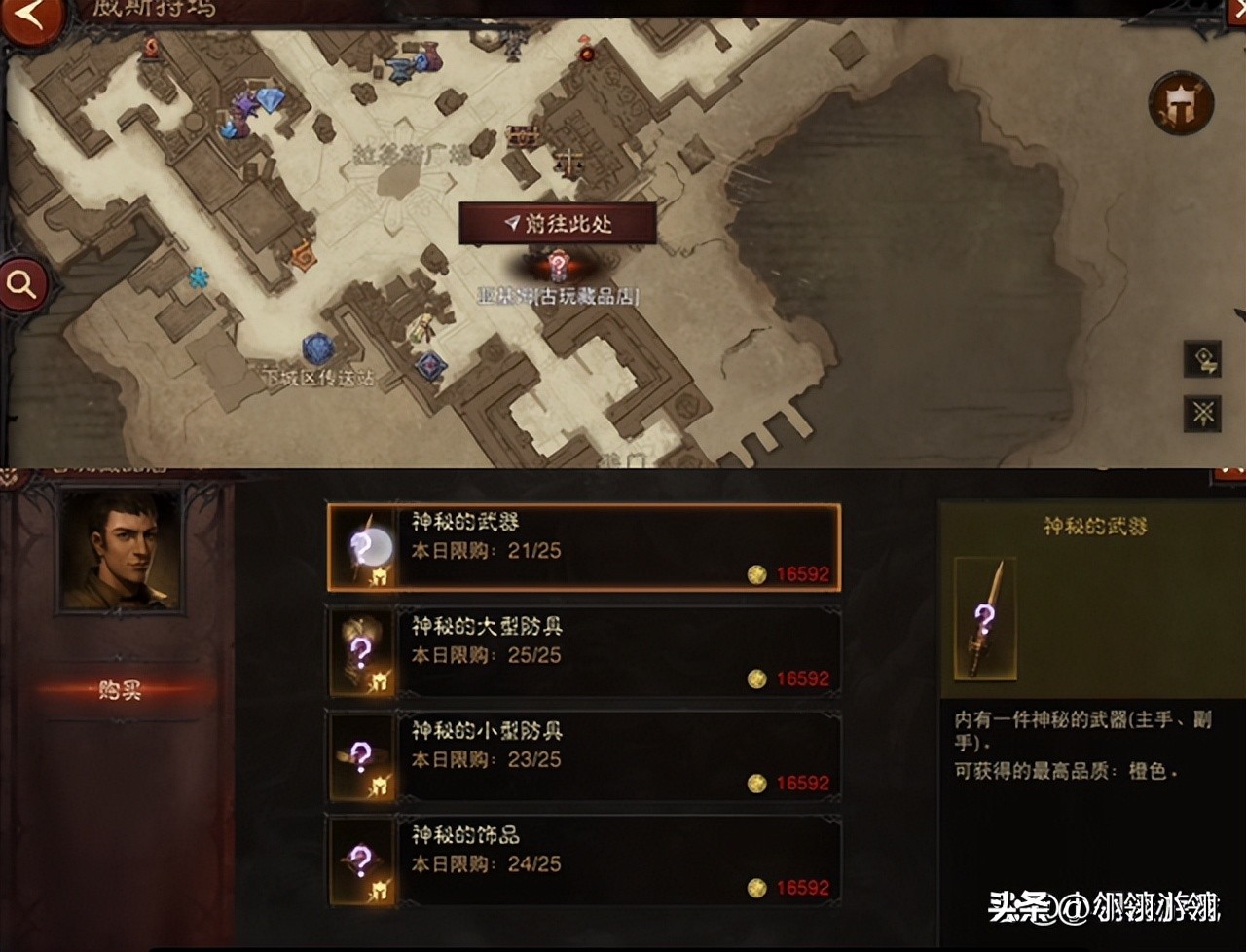Click the round helmet icon button

[x=1180, y=102]
